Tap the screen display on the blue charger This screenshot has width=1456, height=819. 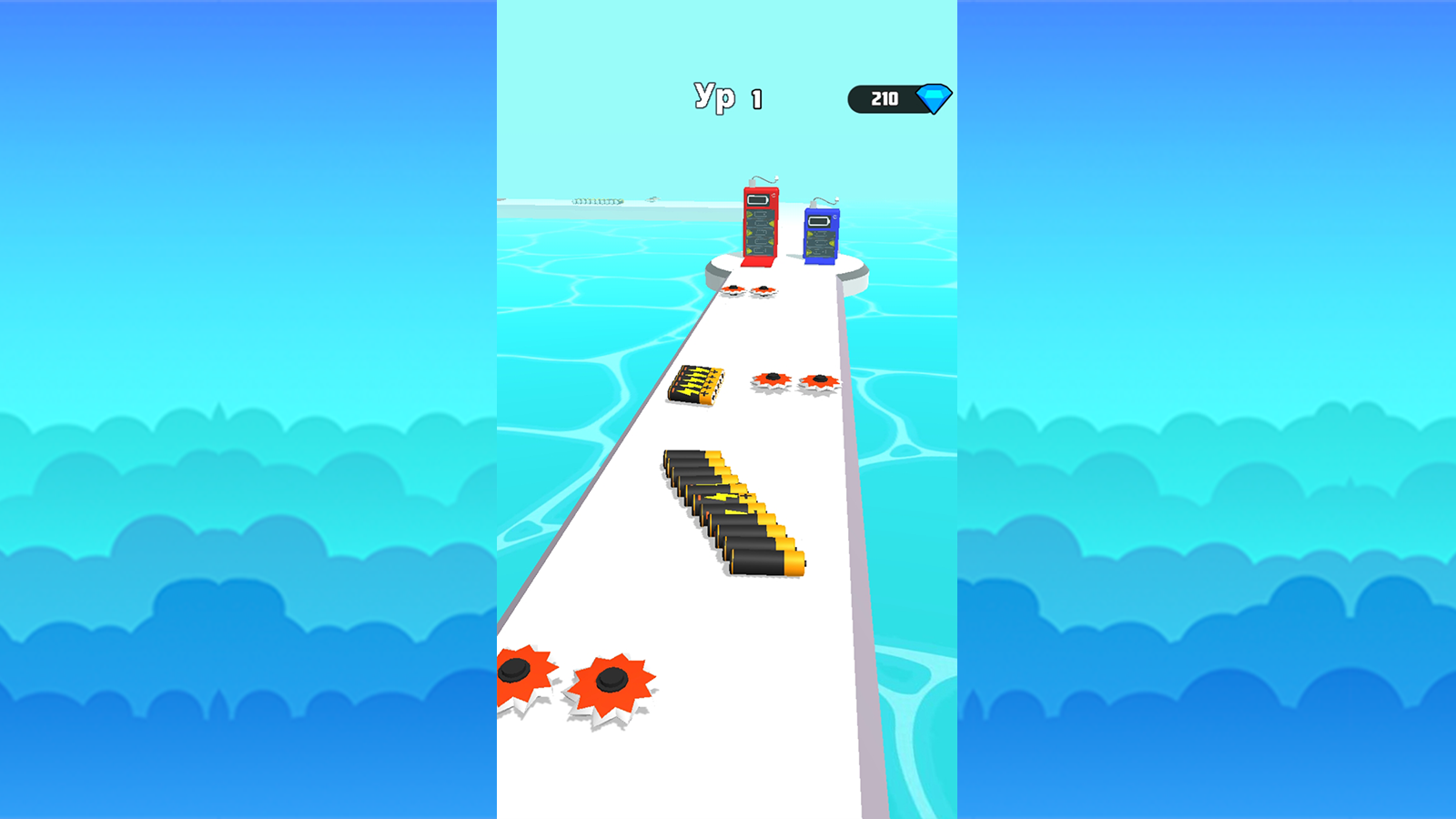point(819,220)
